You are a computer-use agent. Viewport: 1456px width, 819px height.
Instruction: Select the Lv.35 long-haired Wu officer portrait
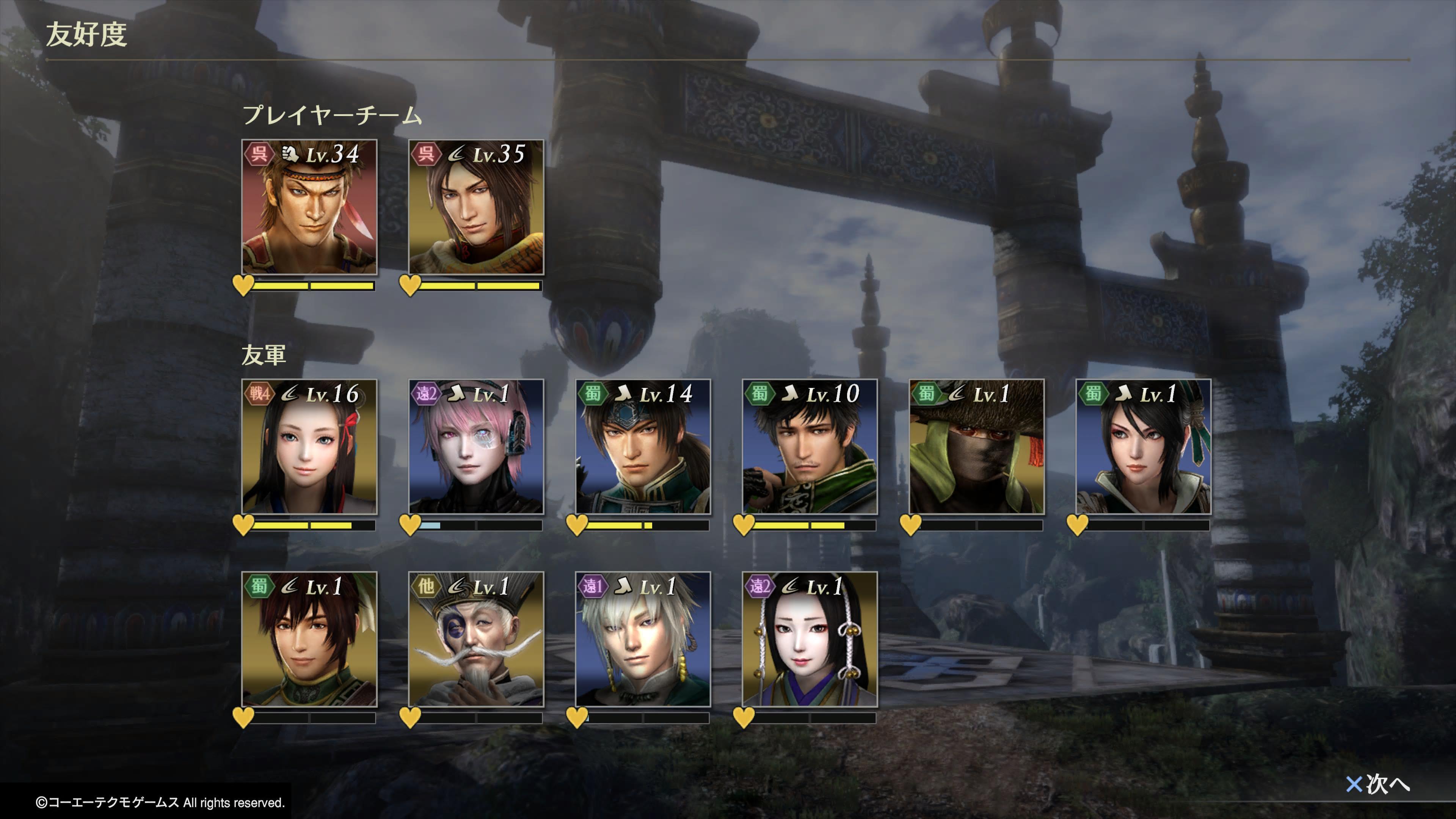pyautogui.click(x=476, y=207)
